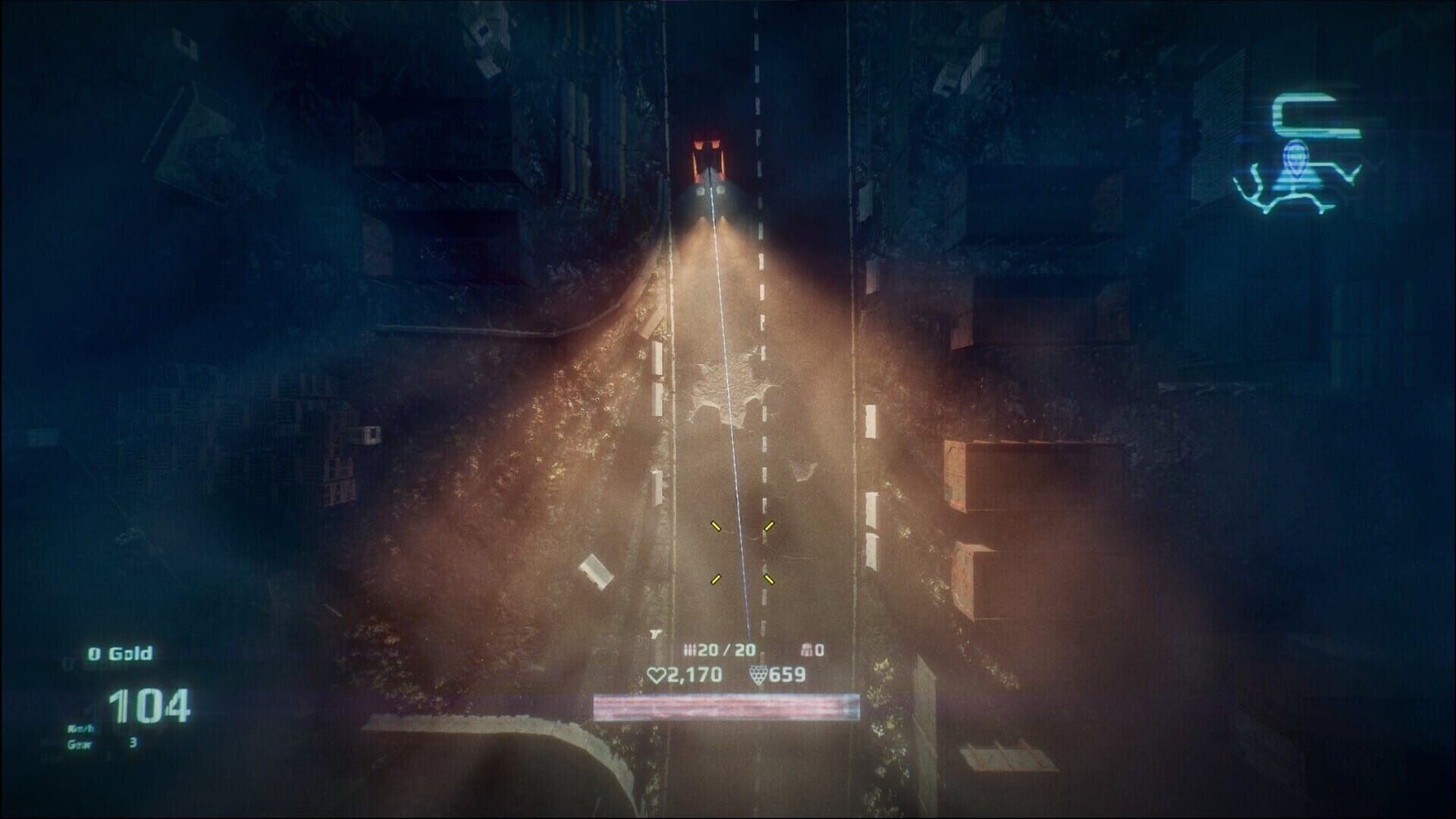Click the grenade counter icon showing 0
Image resolution: width=1456 pixels, height=819 pixels.
point(807,650)
